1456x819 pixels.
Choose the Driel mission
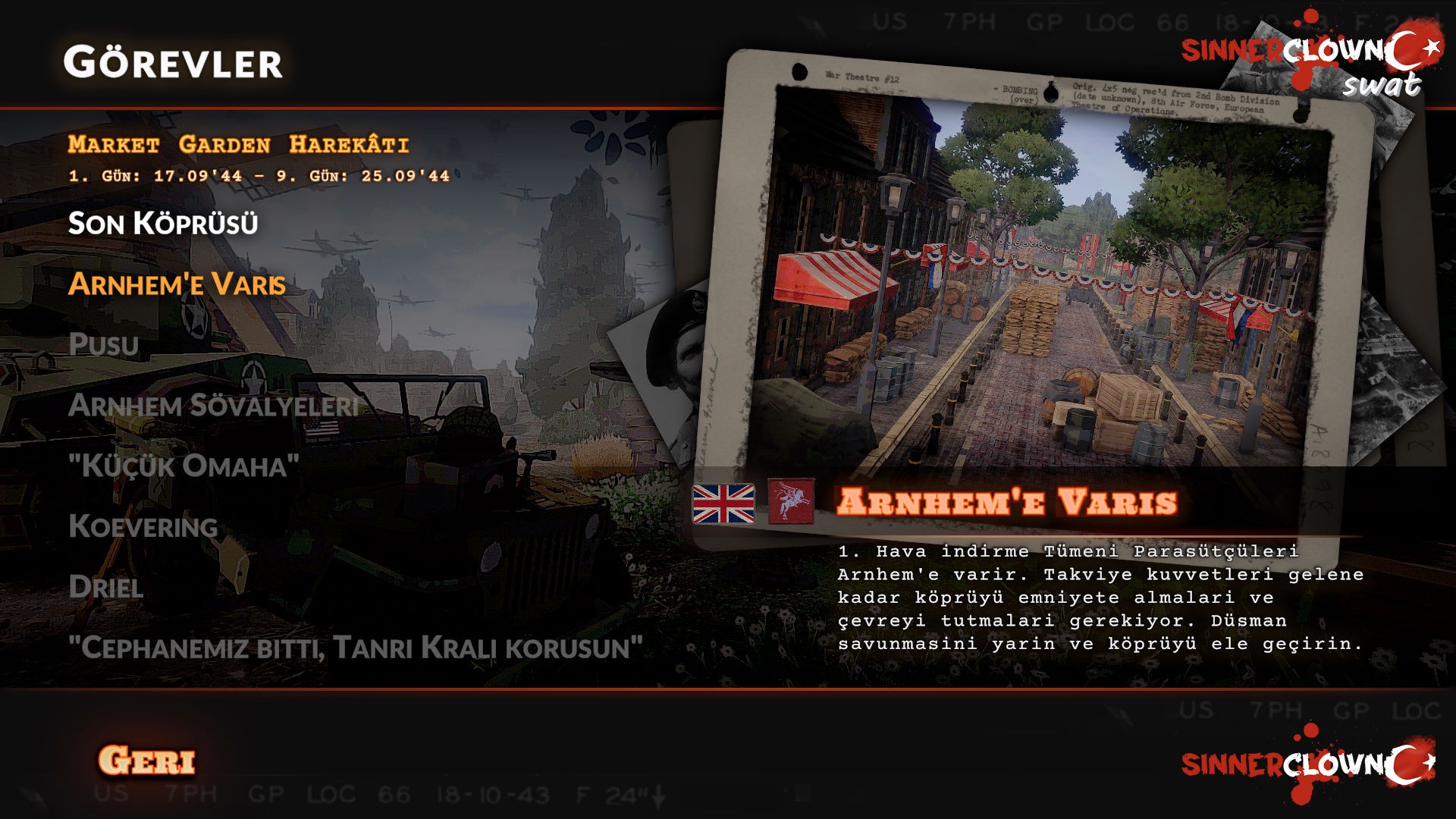pos(106,588)
